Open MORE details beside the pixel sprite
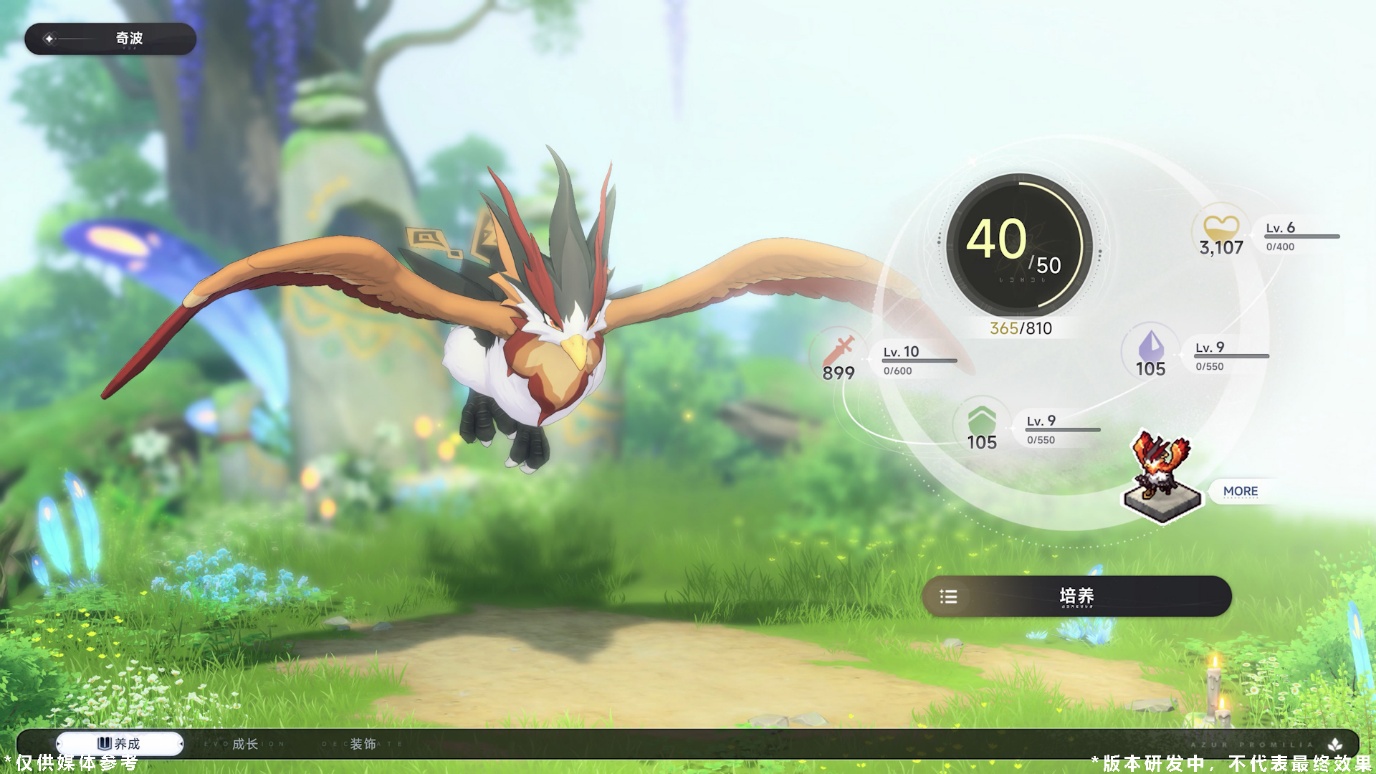The height and width of the screenshot is (774, 1376). (x=1240, y=491)
